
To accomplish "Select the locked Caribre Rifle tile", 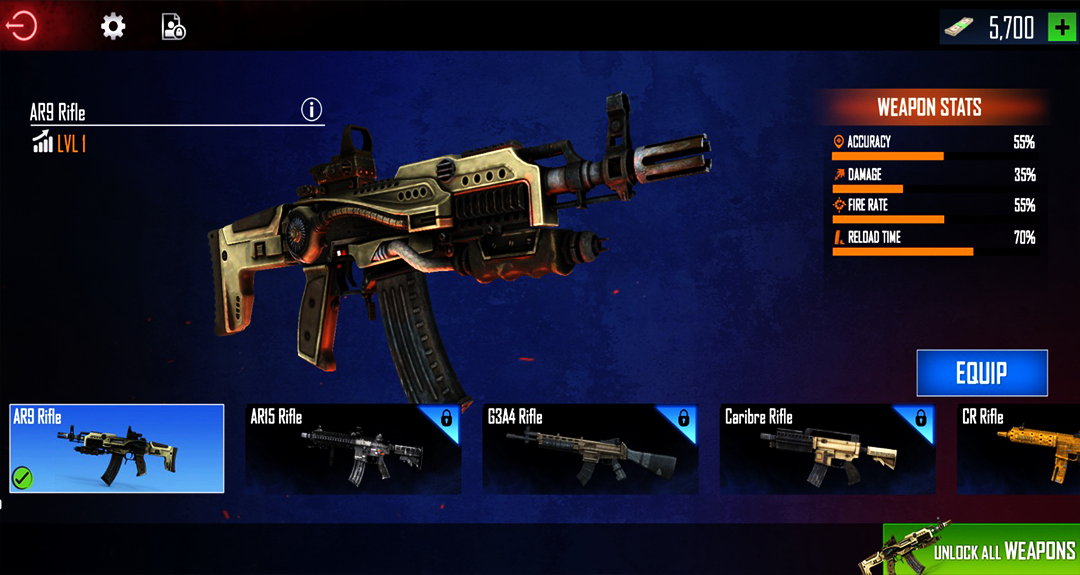I will point(827,449).
